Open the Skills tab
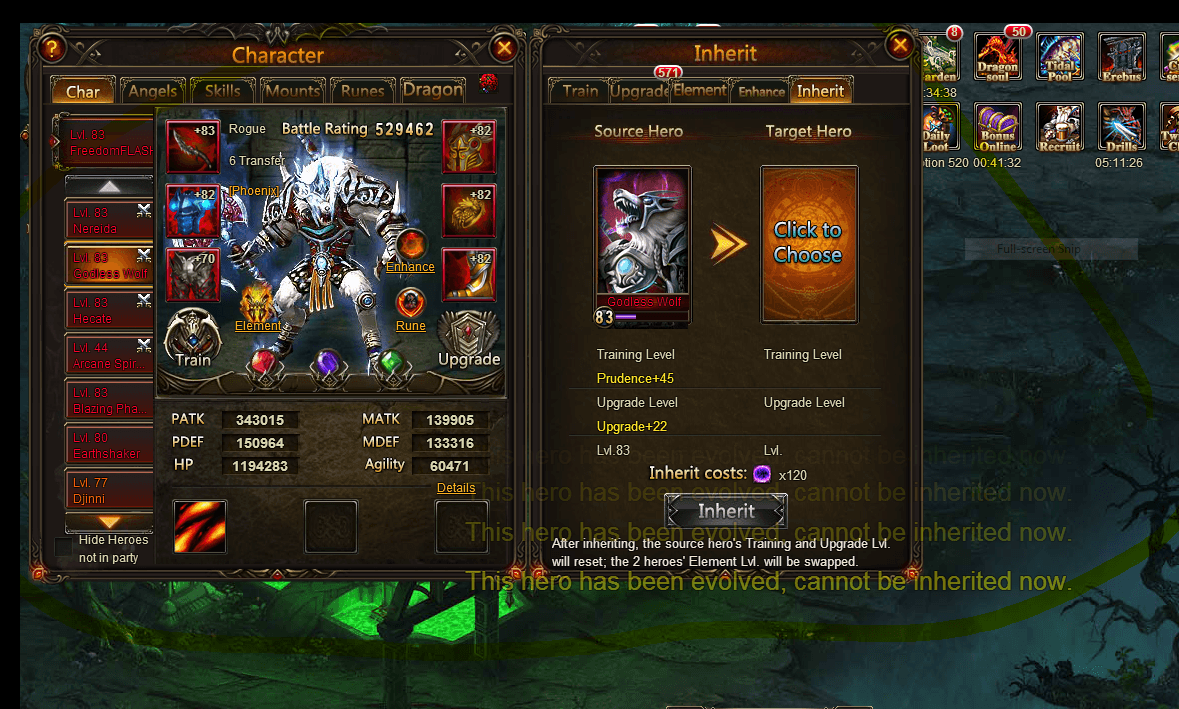 pyautogui.click(x=222, y=91)
